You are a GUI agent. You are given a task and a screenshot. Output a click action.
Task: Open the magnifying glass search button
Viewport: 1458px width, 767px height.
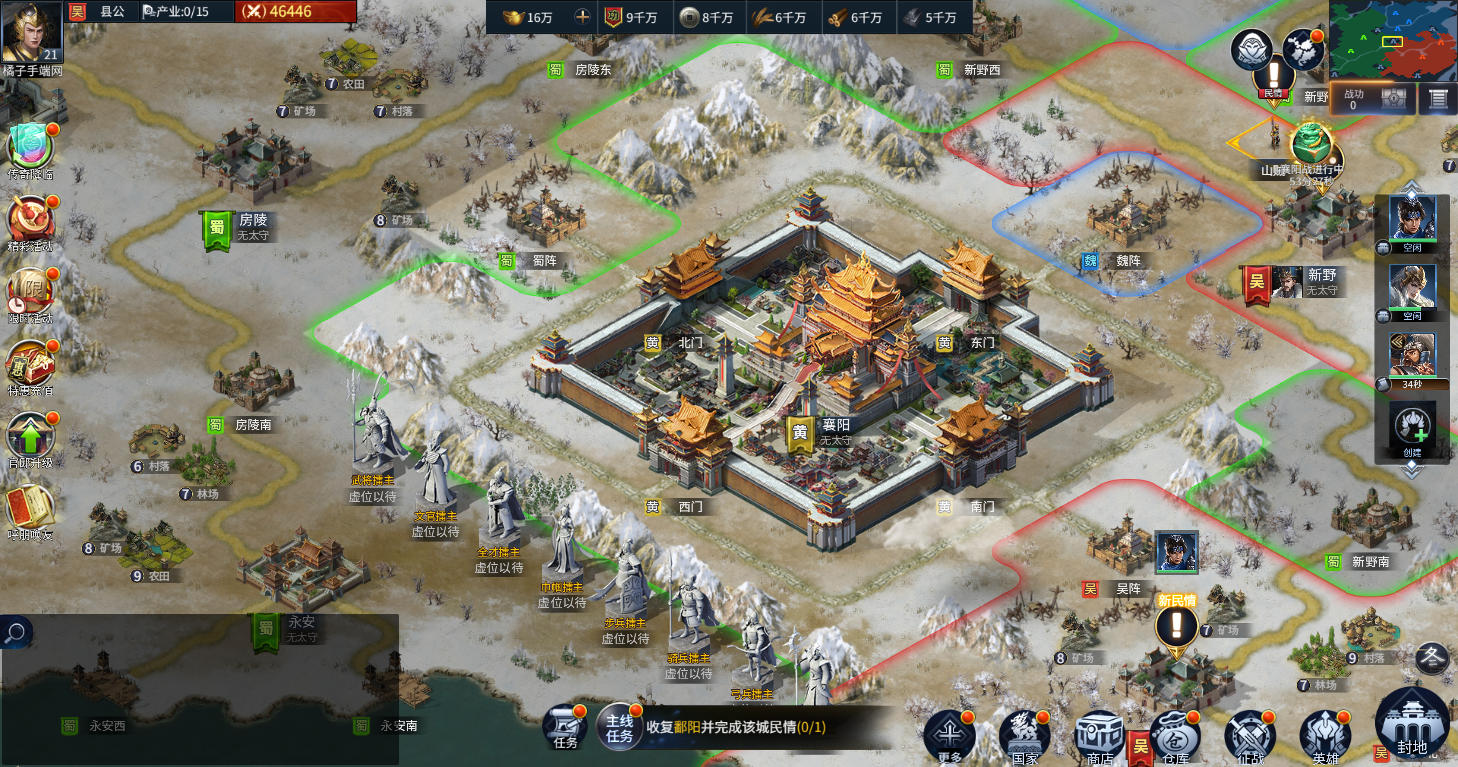click(16, 632)
